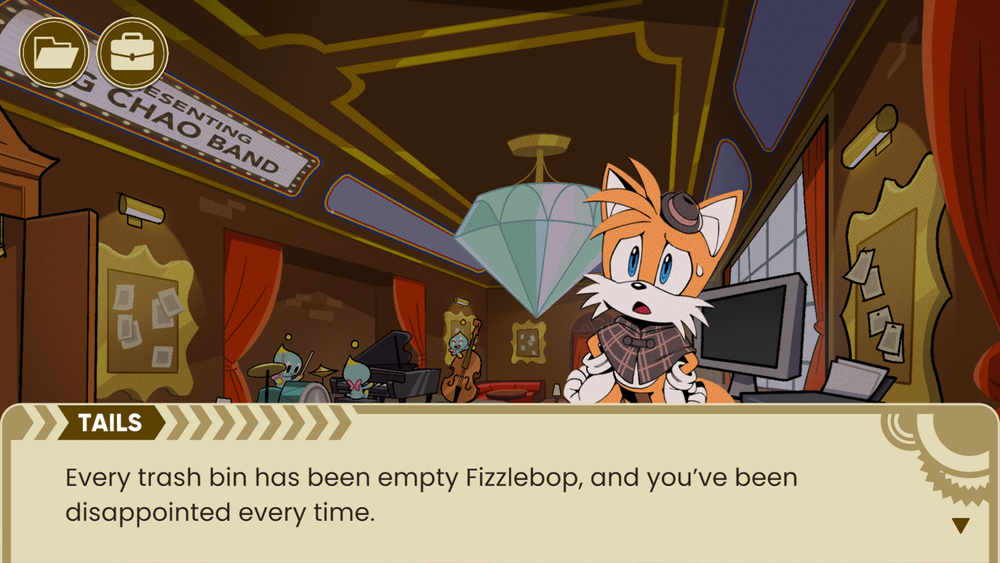The width and height of the screenshot is (1000, 563).
Task: Open the briefcase inventory icon
Action: (132, 52)
